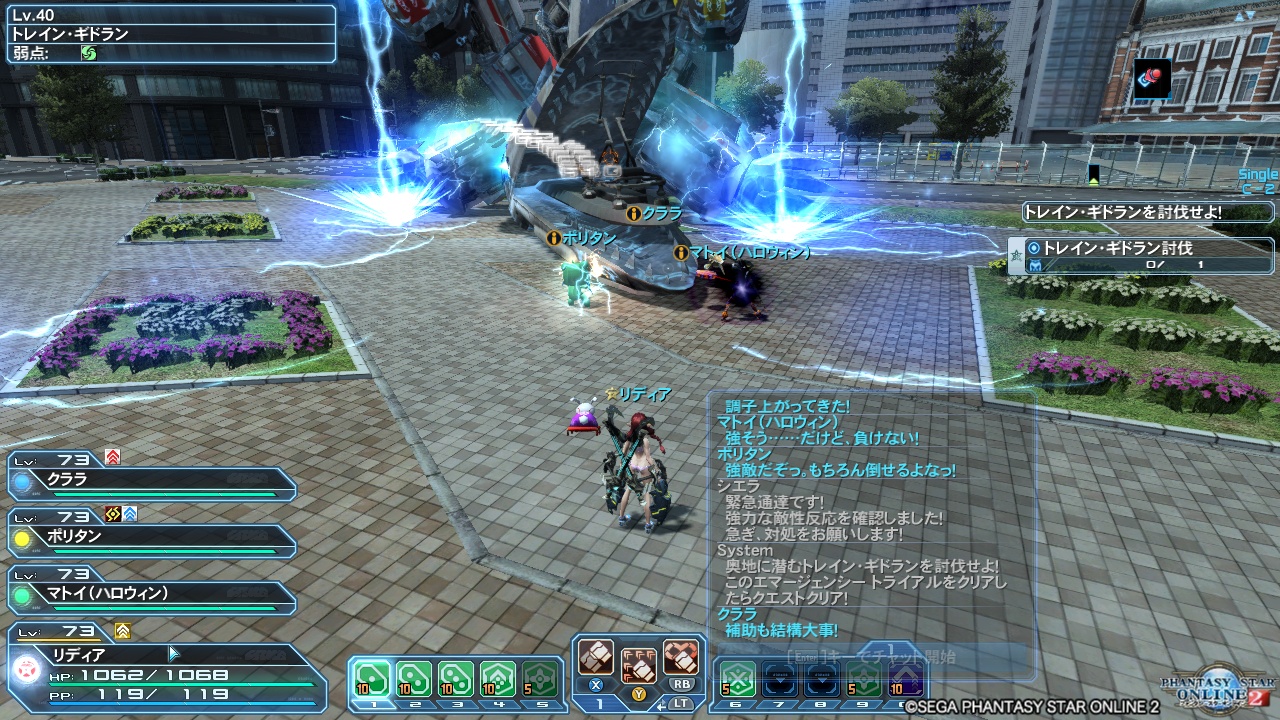Use the Moon Atomizer in subpalette slot 5
This screenshot has height=720, width=1280.
click(x=540, y=677)
